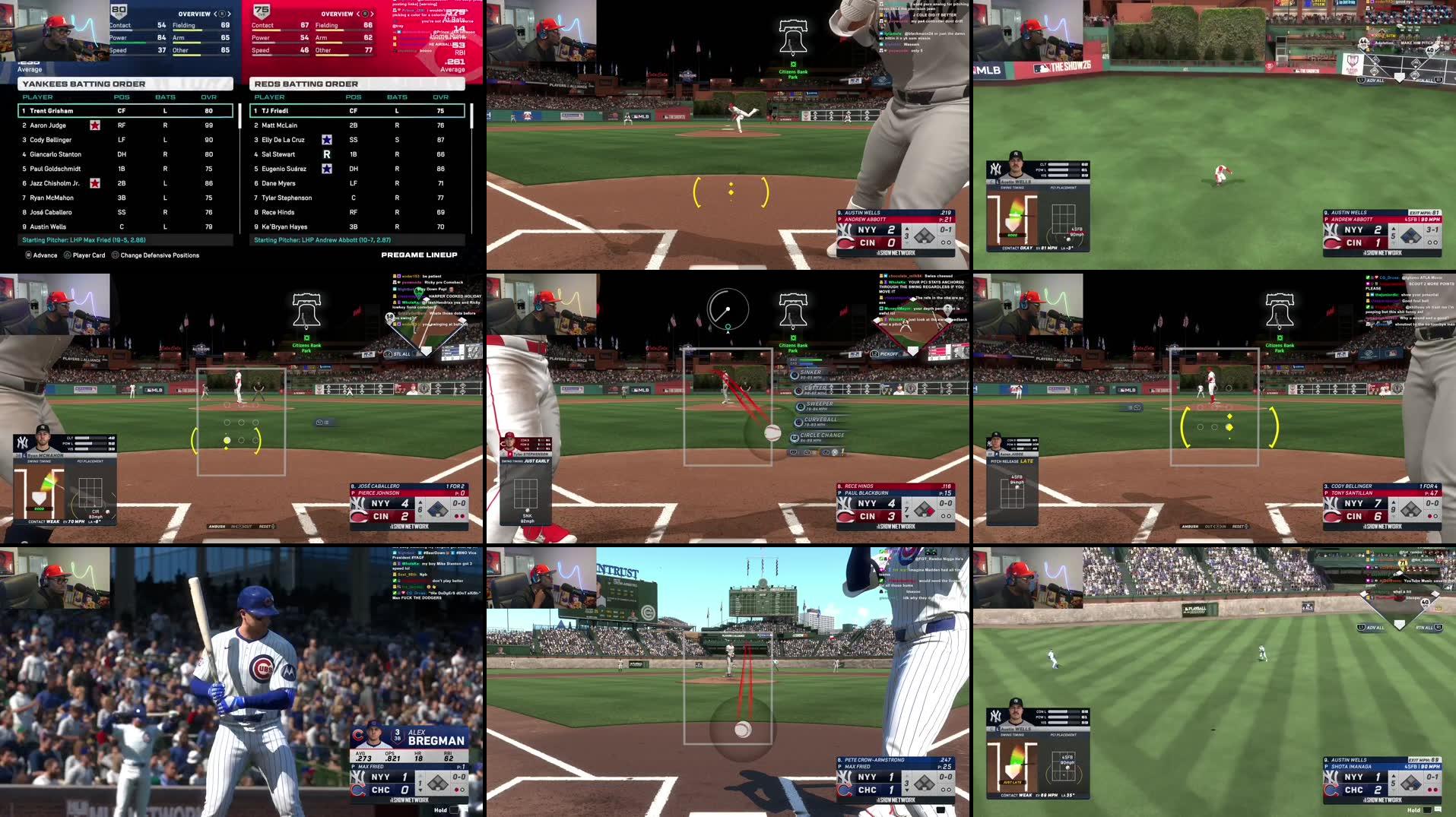Pick the Curveball pitch option

click(820, 420)
